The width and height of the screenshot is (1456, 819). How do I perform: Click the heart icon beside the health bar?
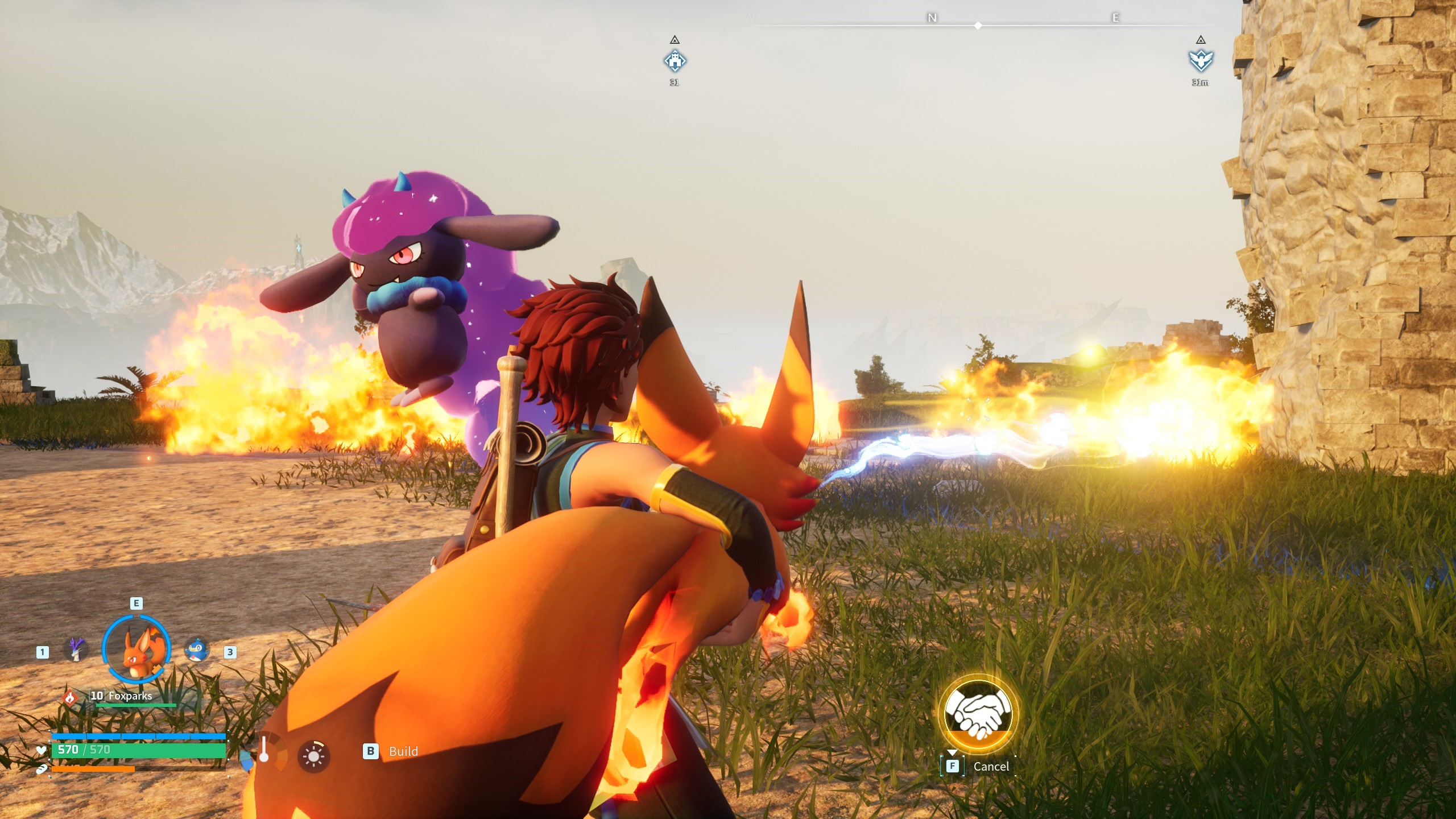tap(41, 751)
